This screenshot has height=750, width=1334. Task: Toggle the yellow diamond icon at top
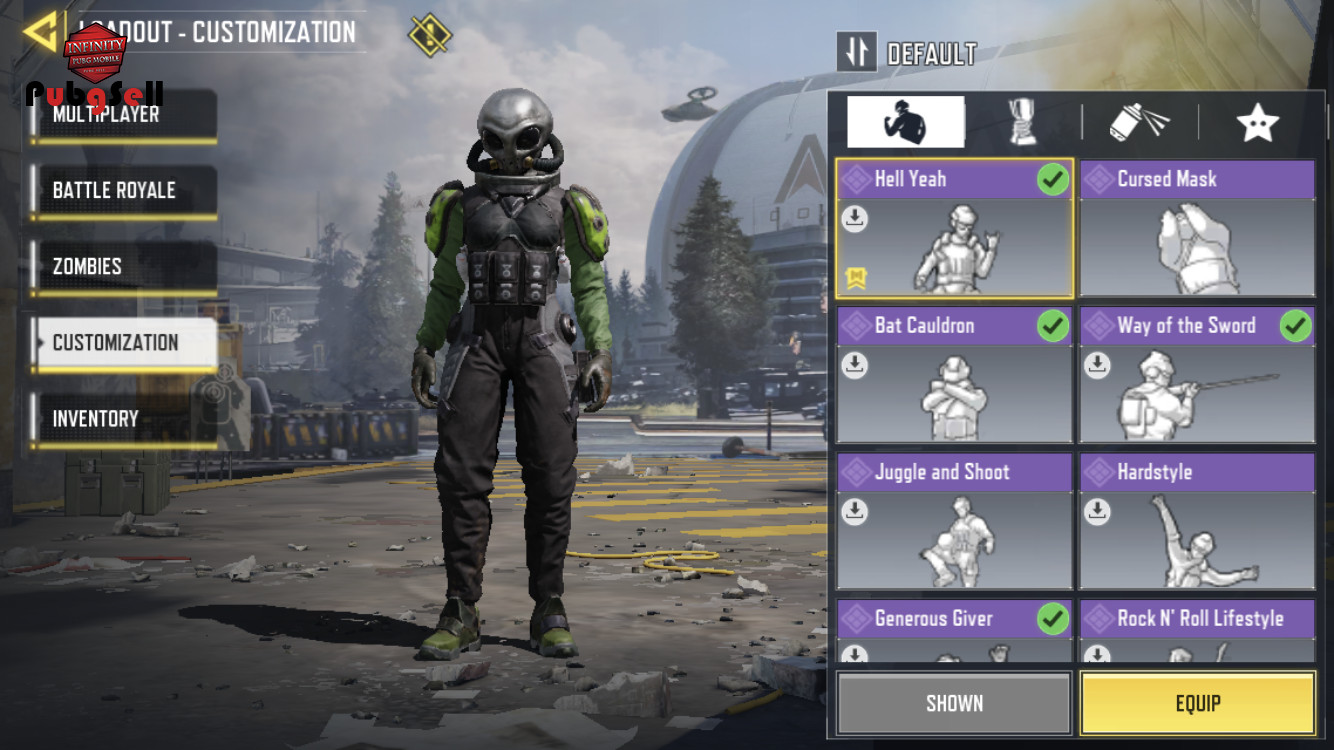pyautogui.click(x=430, y=35)
